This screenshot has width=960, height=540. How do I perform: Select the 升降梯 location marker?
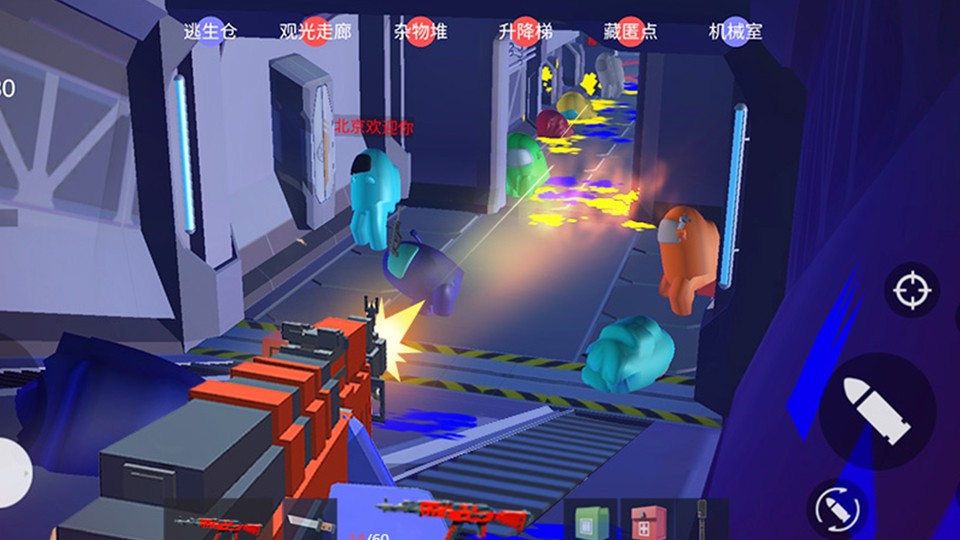(x=526, y=31)
